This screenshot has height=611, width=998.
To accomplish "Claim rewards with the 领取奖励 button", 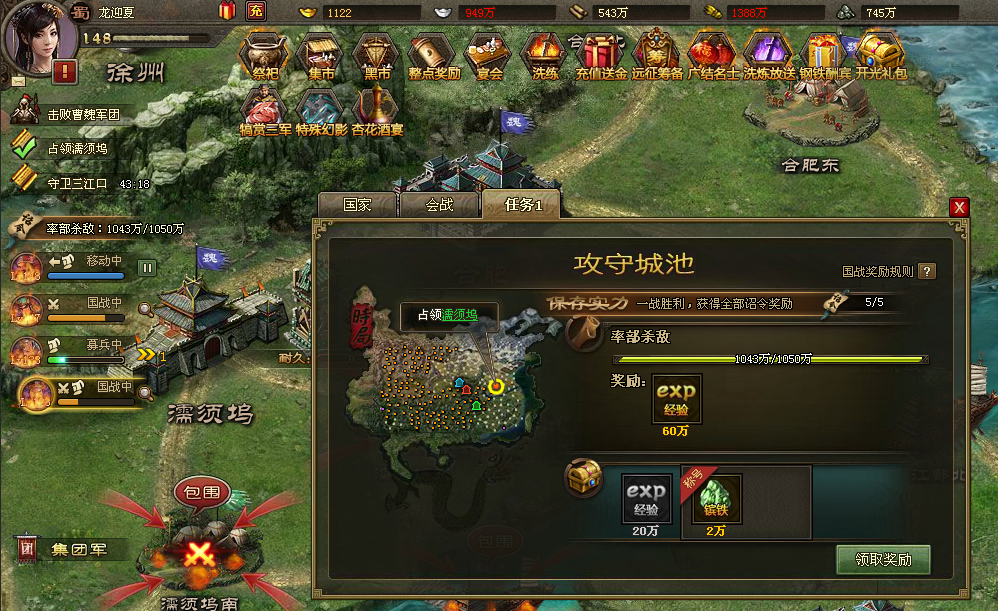I will click(x=883, y=559).
